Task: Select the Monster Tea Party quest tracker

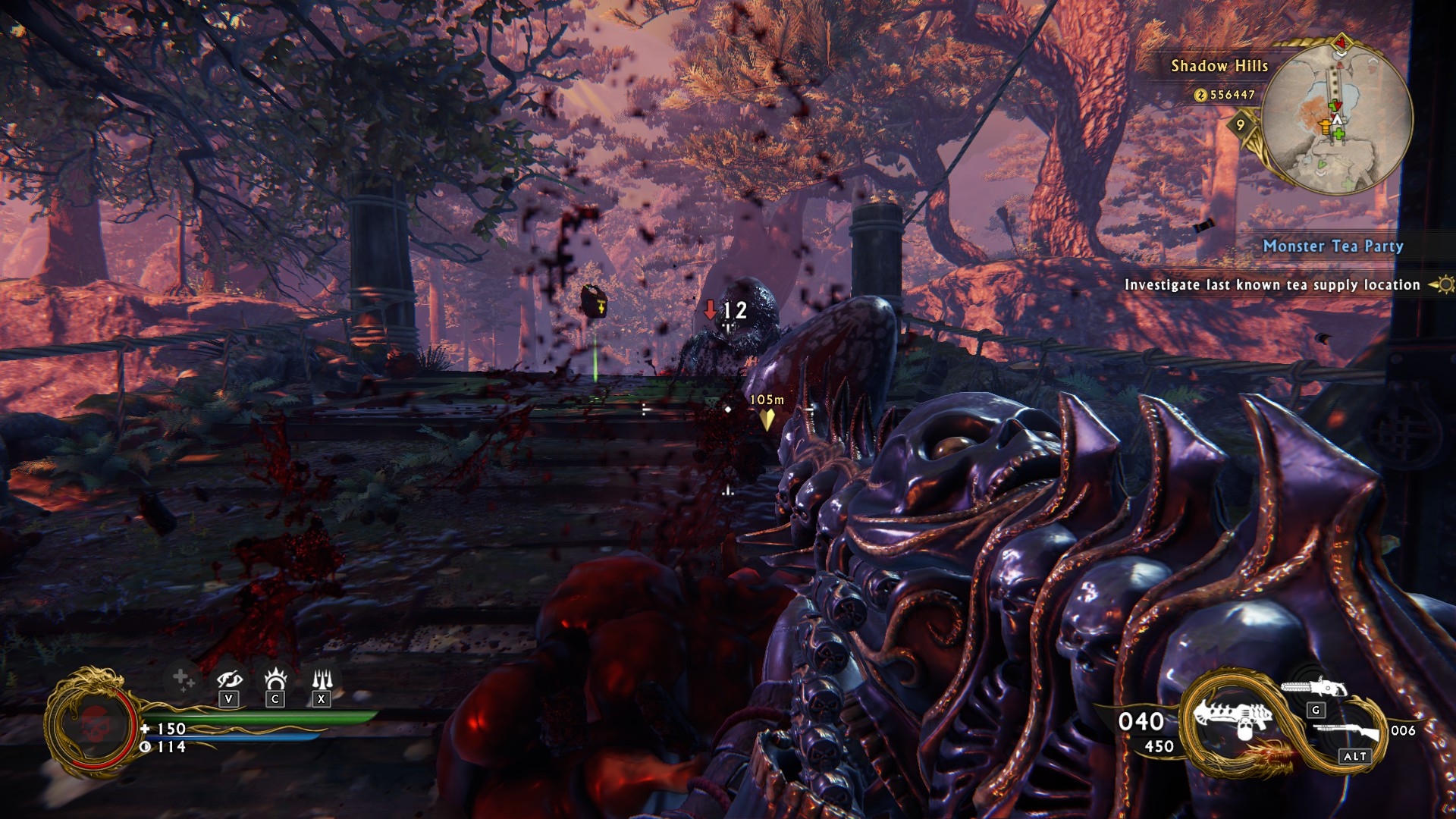Action: (x=1332, y=246)
